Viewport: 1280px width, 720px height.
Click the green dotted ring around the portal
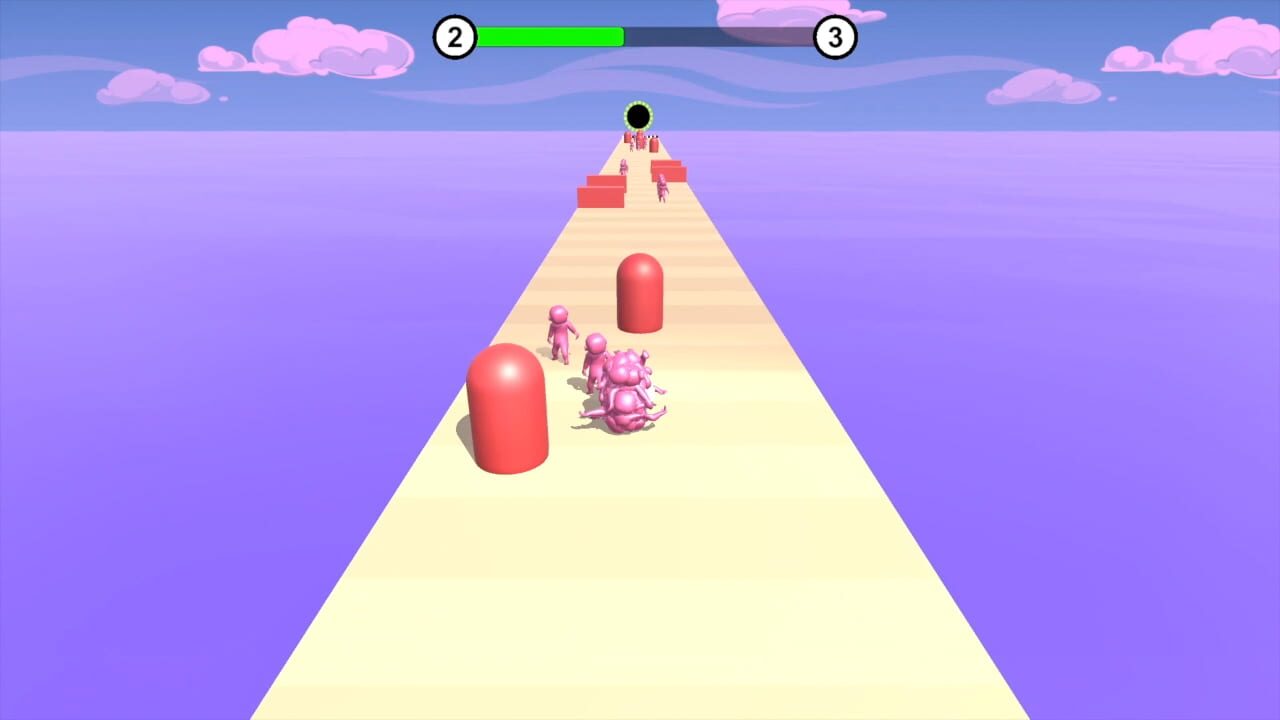[x=638, y=103]
